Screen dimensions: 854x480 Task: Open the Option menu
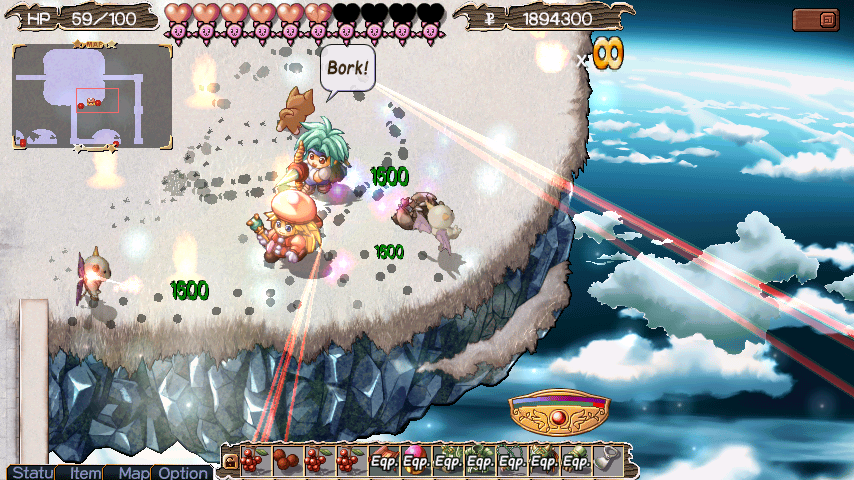[x=181, y=472]
